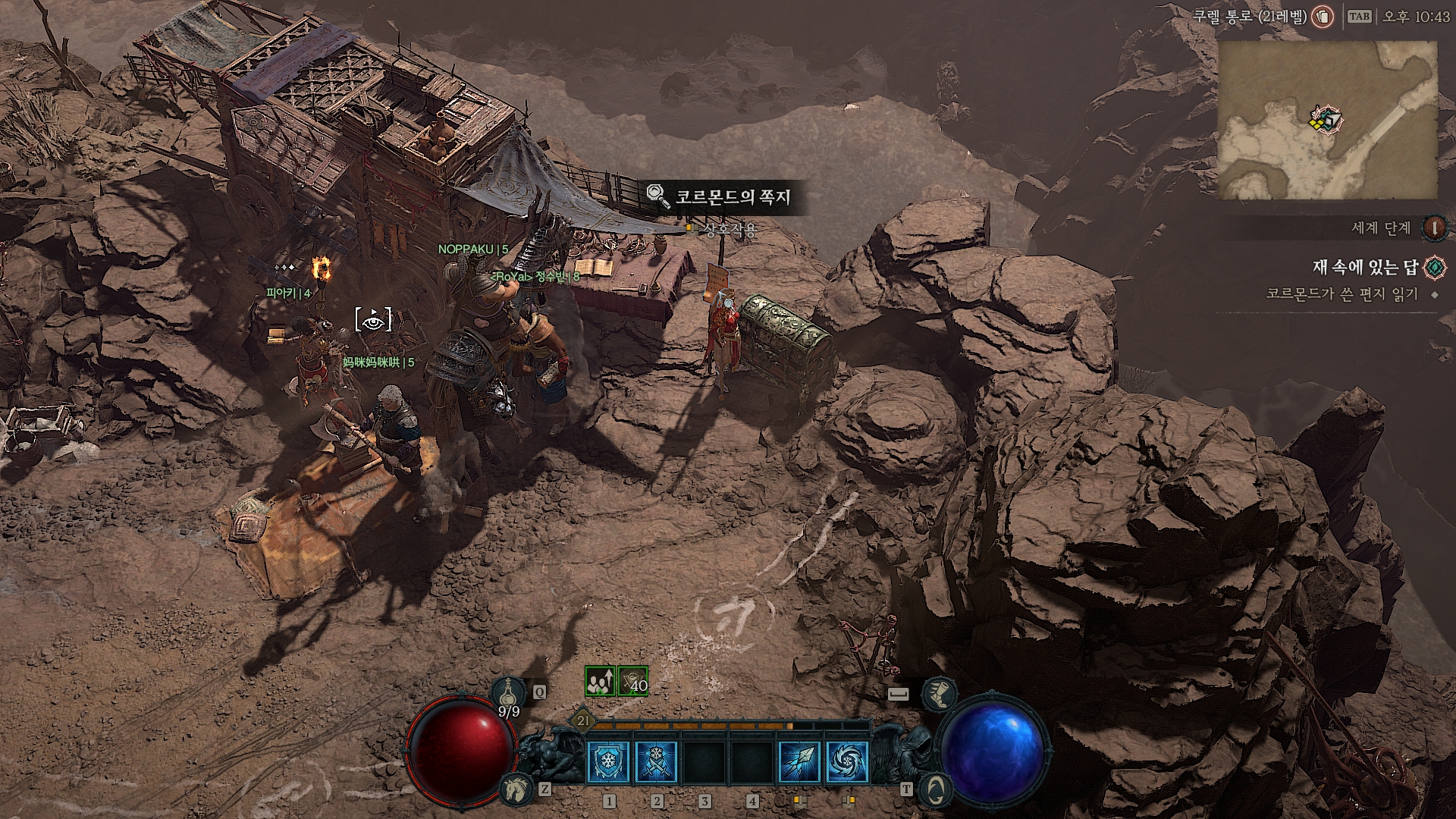The height and width of the screenshot is (819, 1456).
Task: Activate the snowflake shield skill
Action: tap(608, 761)
